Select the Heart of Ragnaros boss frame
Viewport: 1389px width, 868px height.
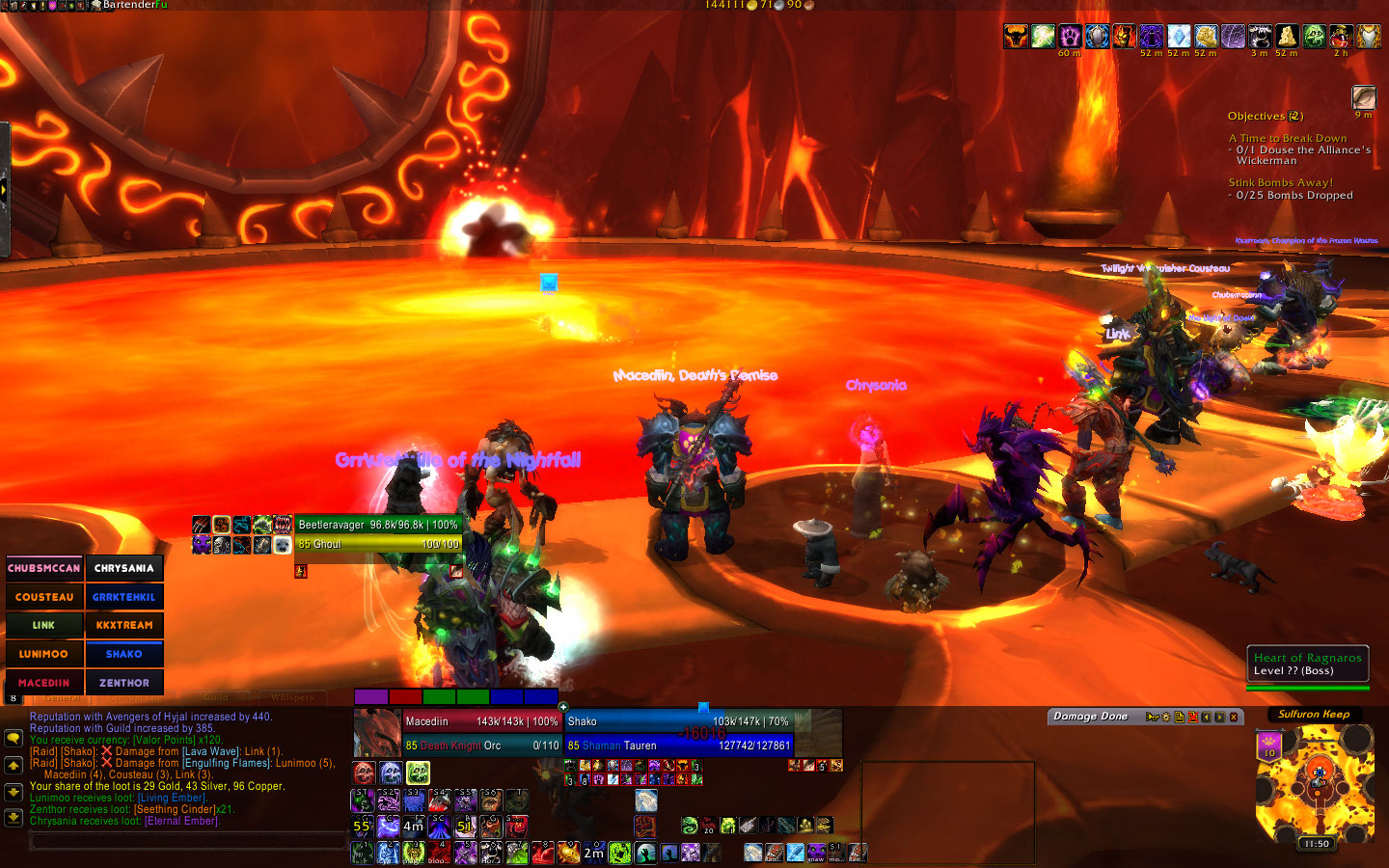(1307, 664)
